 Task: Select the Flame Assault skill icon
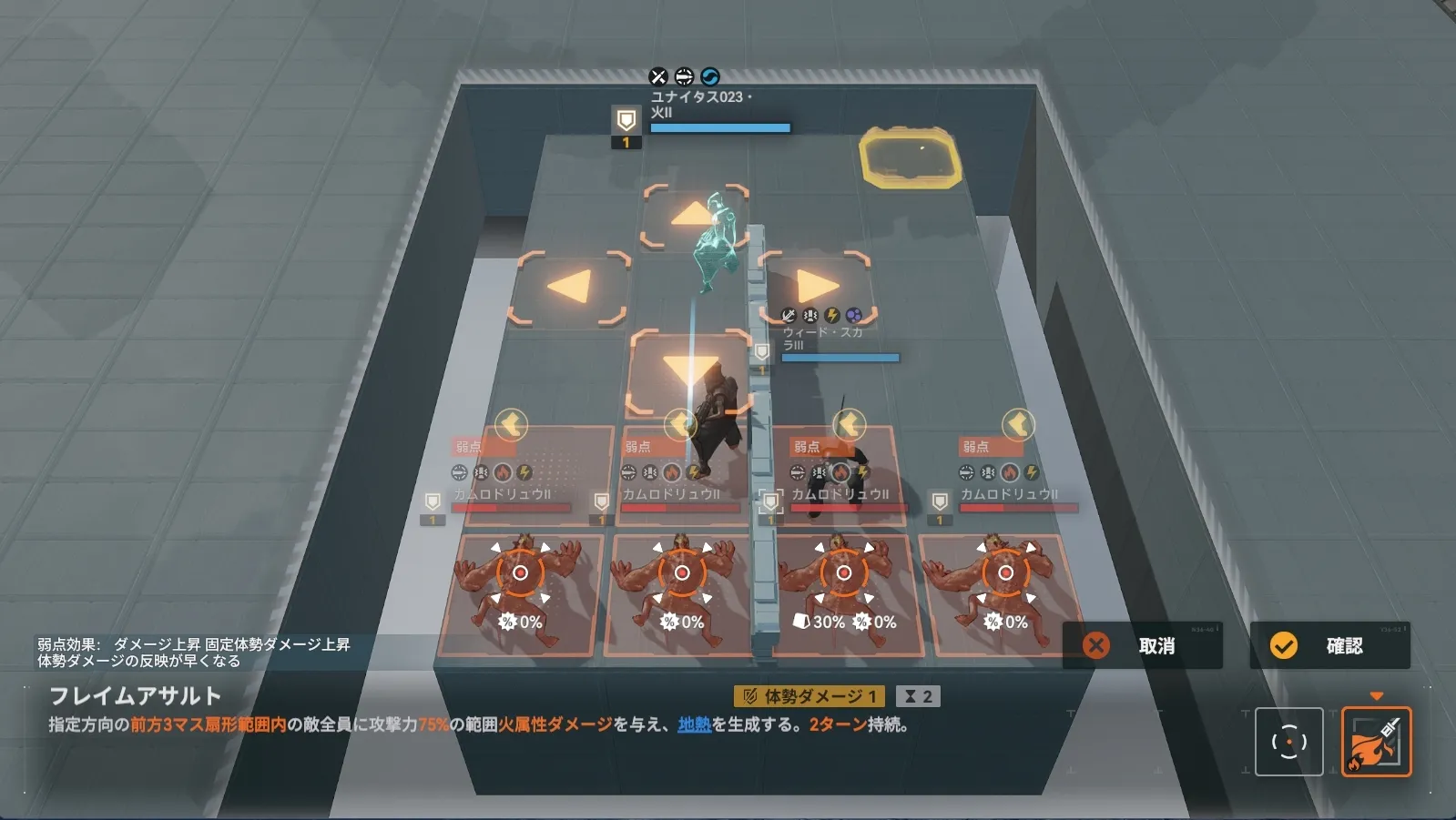1376,742
